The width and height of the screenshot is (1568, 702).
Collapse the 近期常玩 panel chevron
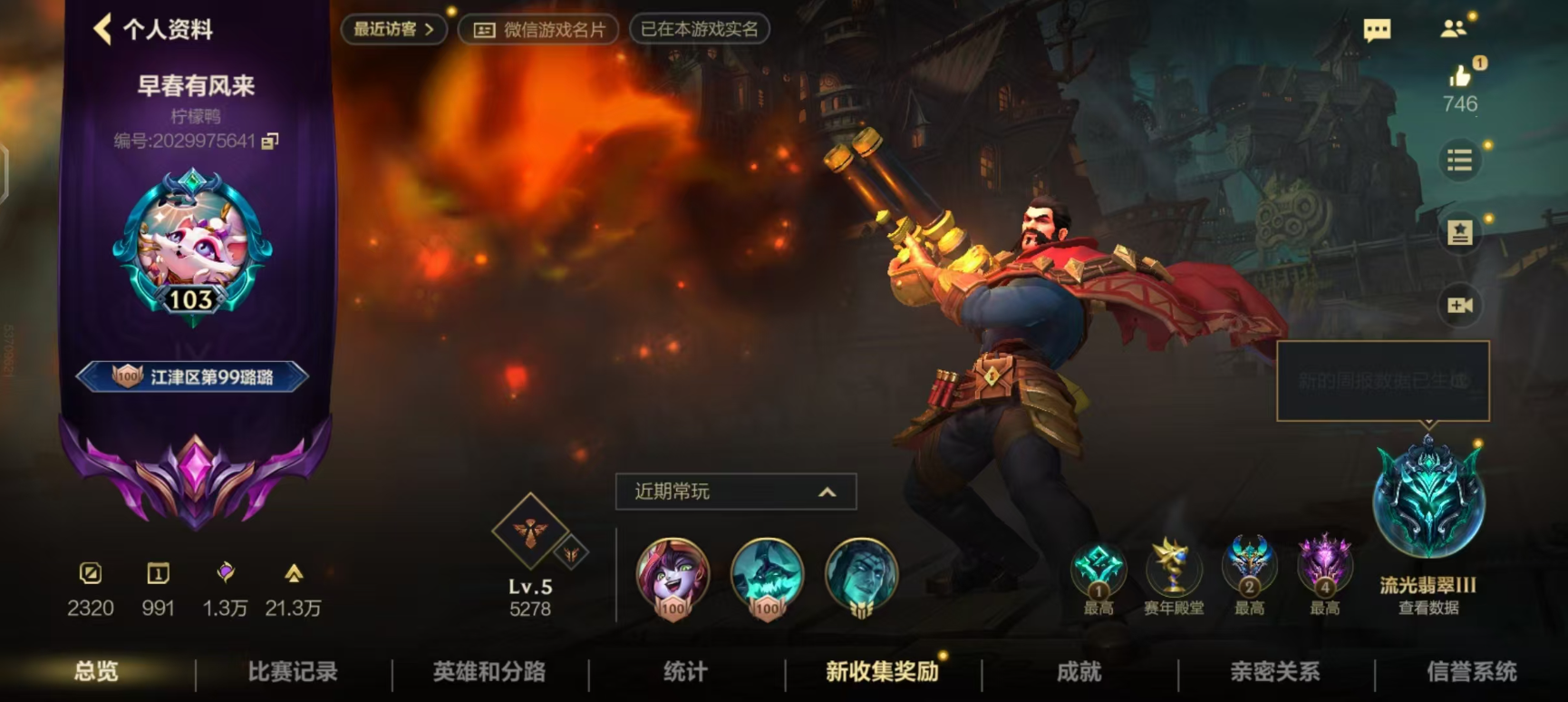[x=826, y=491]
